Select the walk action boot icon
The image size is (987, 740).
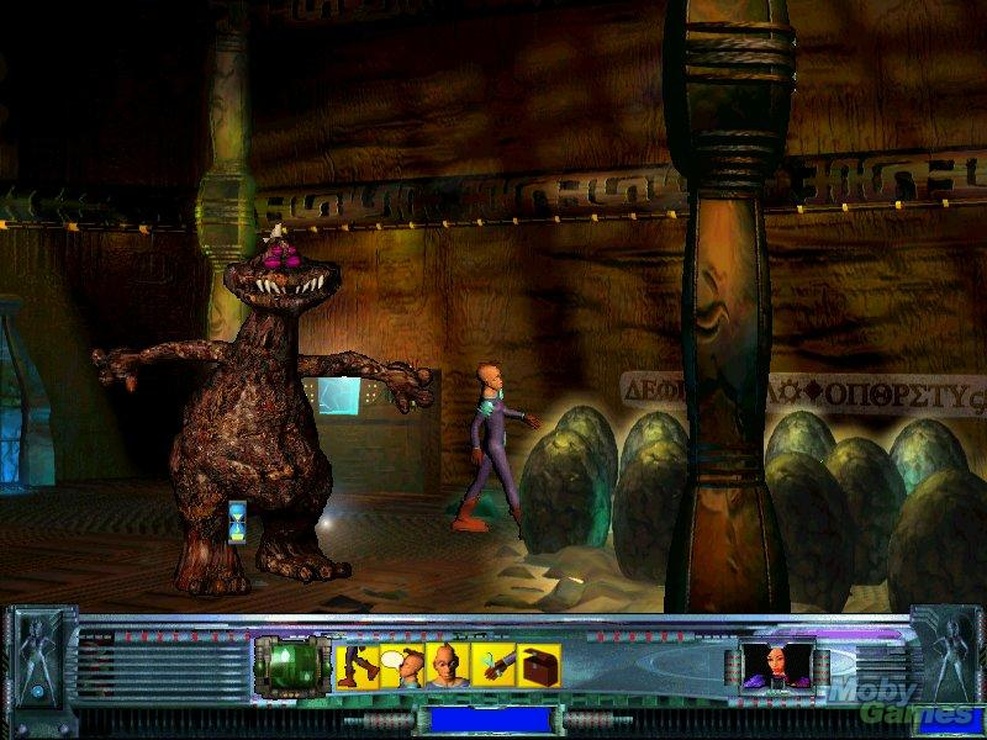pos(357,666)
